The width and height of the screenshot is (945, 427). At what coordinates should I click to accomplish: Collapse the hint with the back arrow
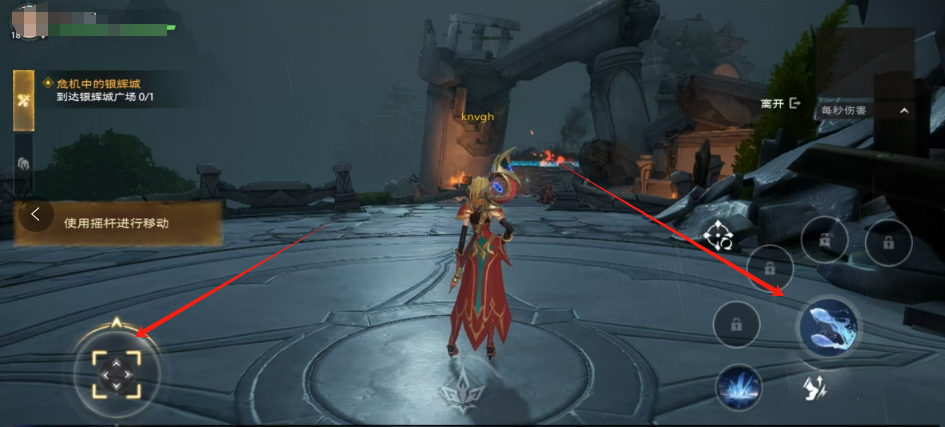[x=36, y=214]
